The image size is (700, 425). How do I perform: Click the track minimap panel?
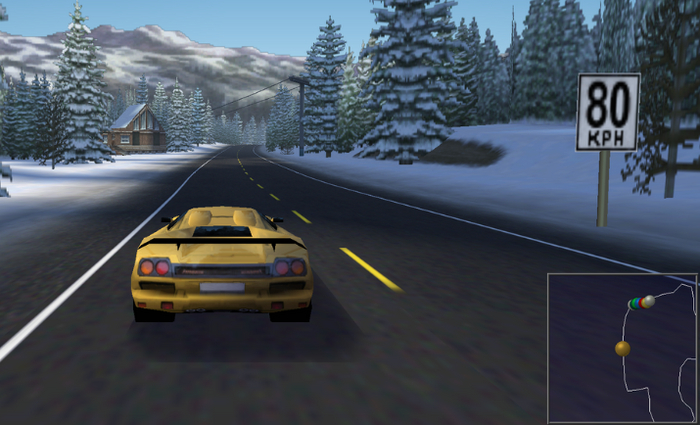tap(622, 347)
